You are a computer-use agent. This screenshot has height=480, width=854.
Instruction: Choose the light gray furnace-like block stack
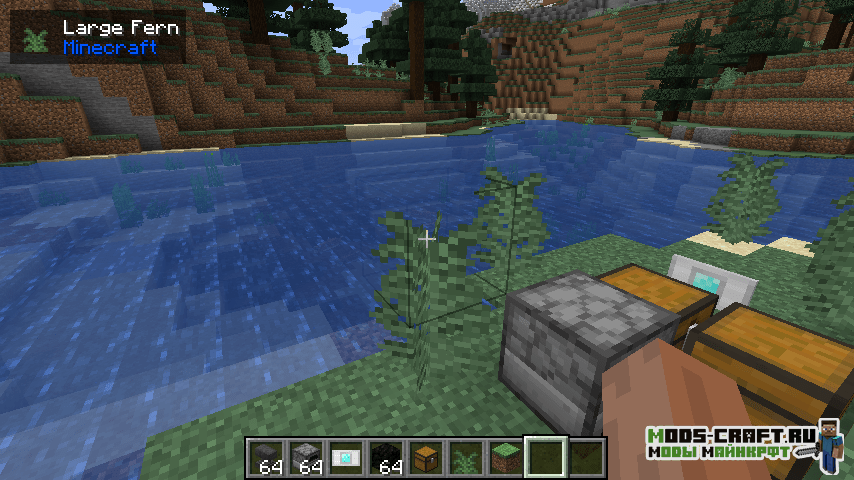pos(305,457)
